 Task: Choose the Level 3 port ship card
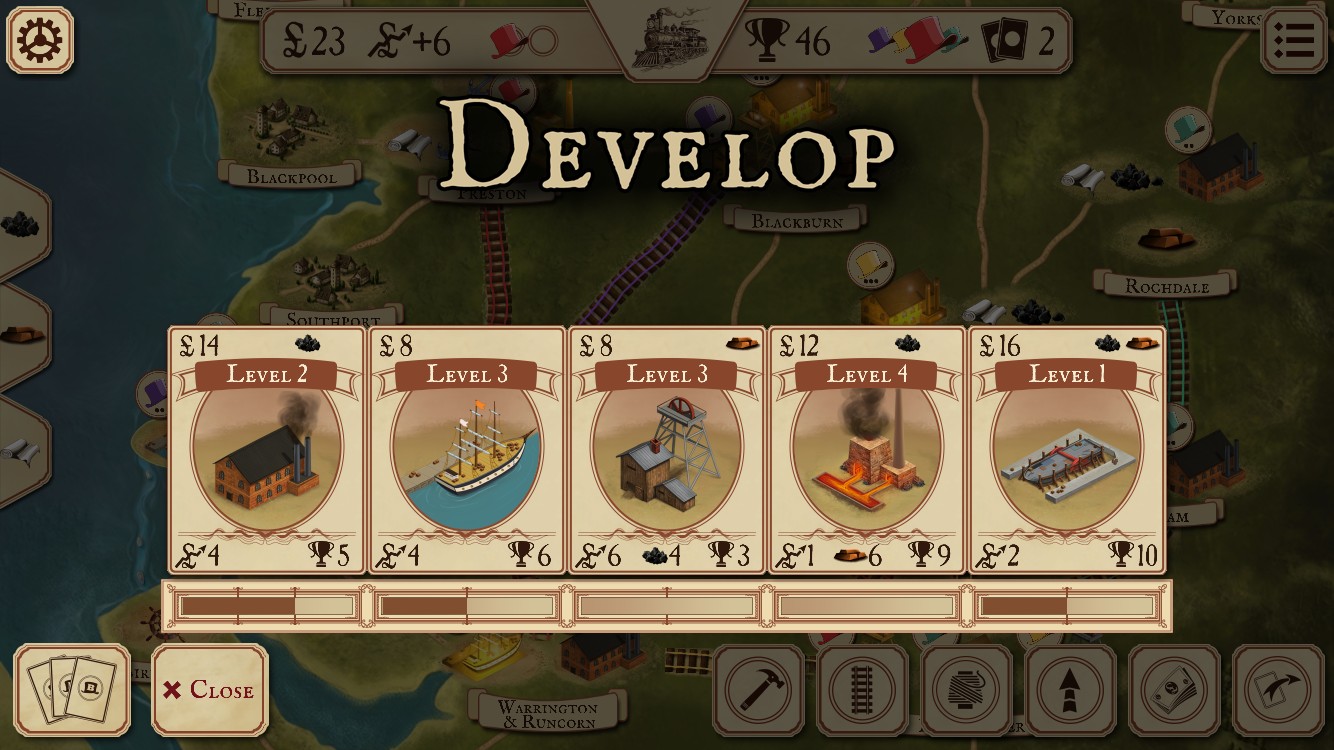[x=467, y=450]
